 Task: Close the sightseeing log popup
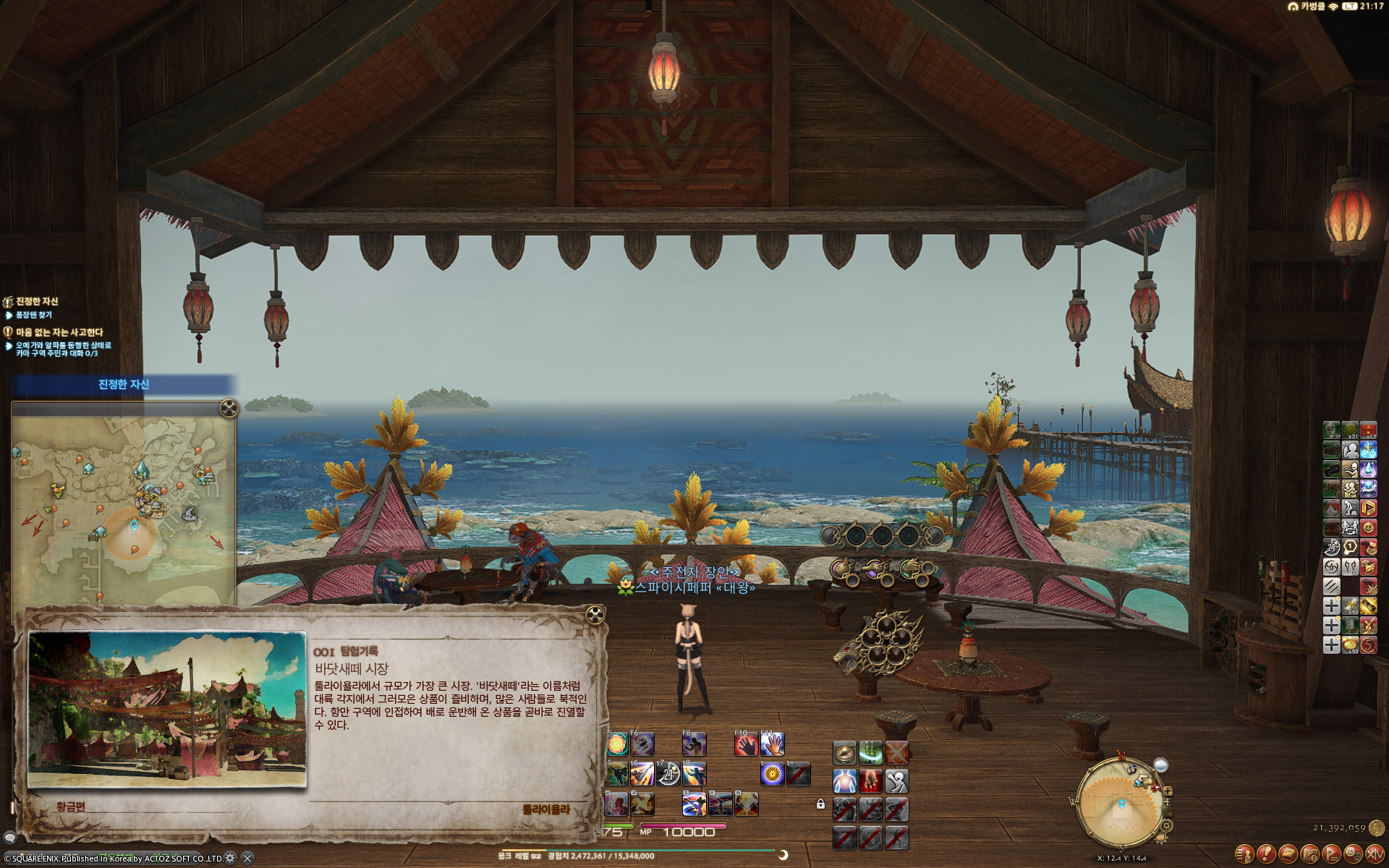click(x=595, y=616)
